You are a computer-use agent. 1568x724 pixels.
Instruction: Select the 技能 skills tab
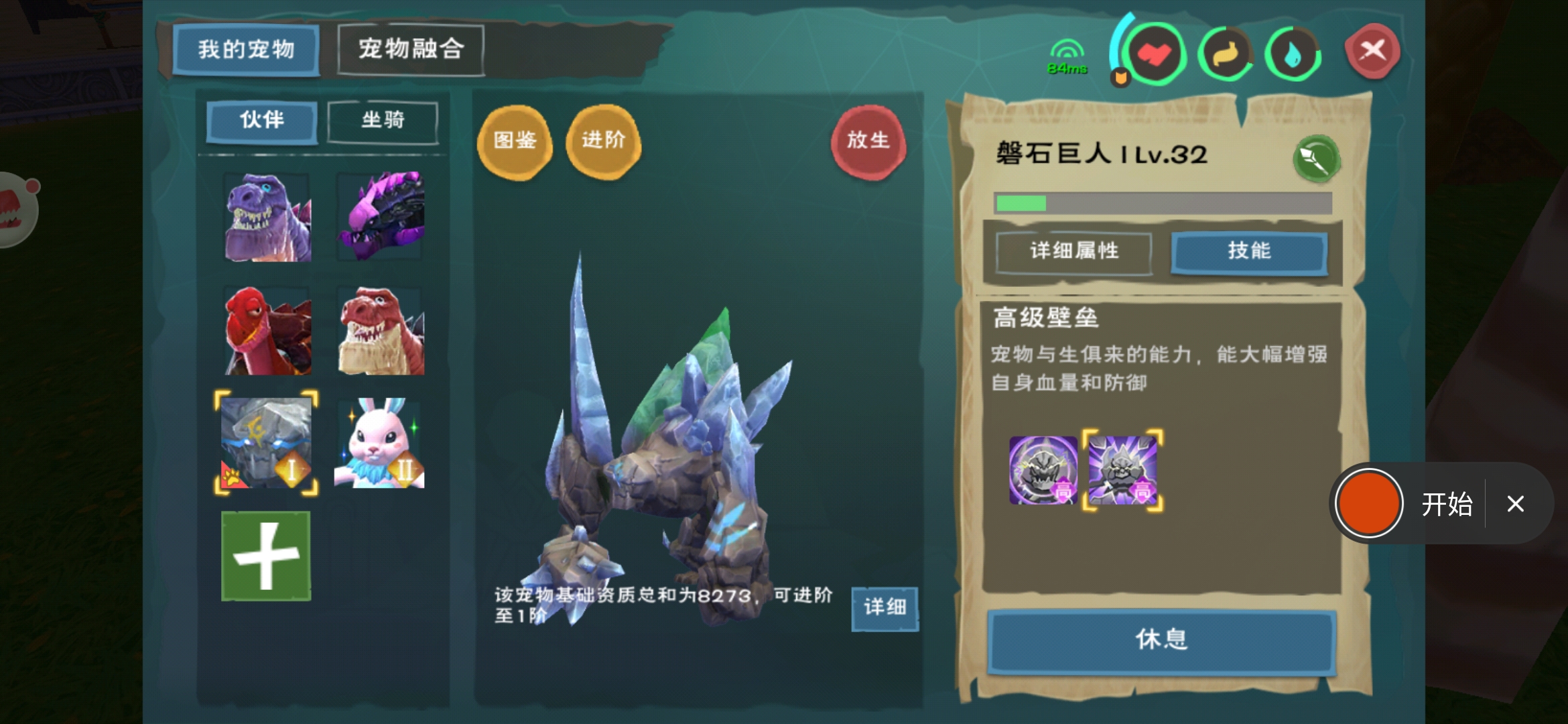1249,251
